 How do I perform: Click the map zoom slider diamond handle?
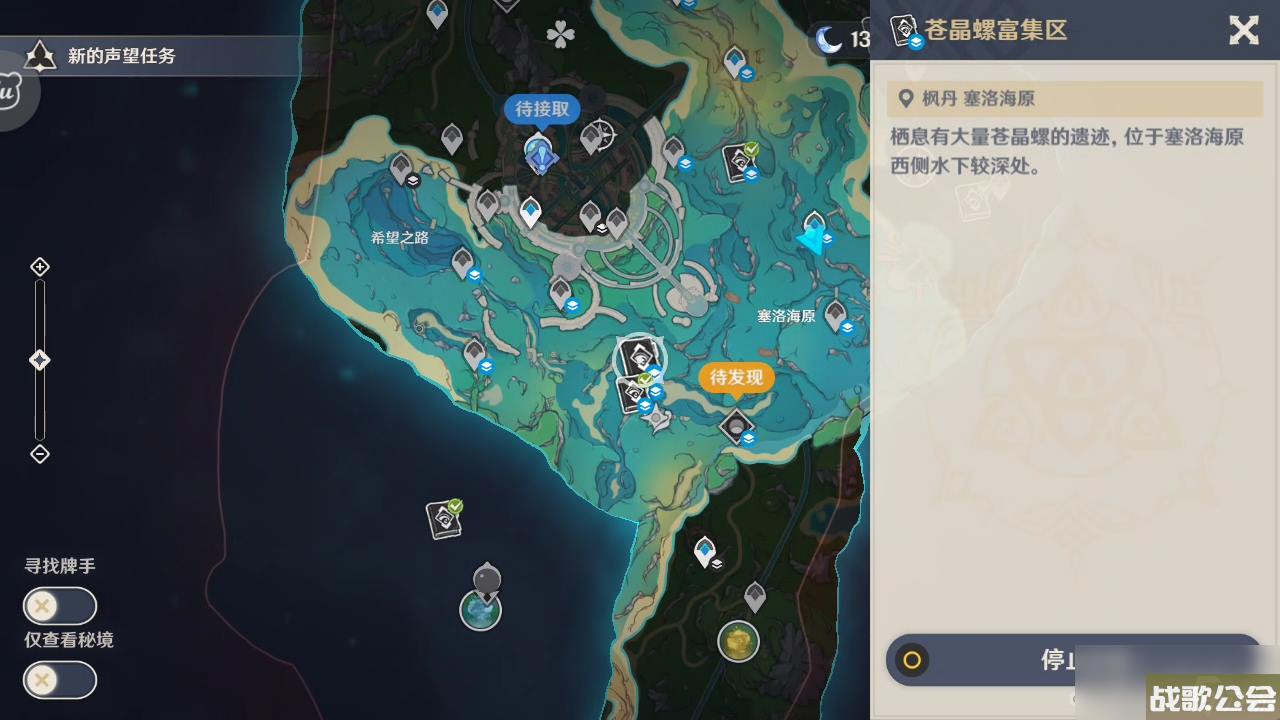40,360
